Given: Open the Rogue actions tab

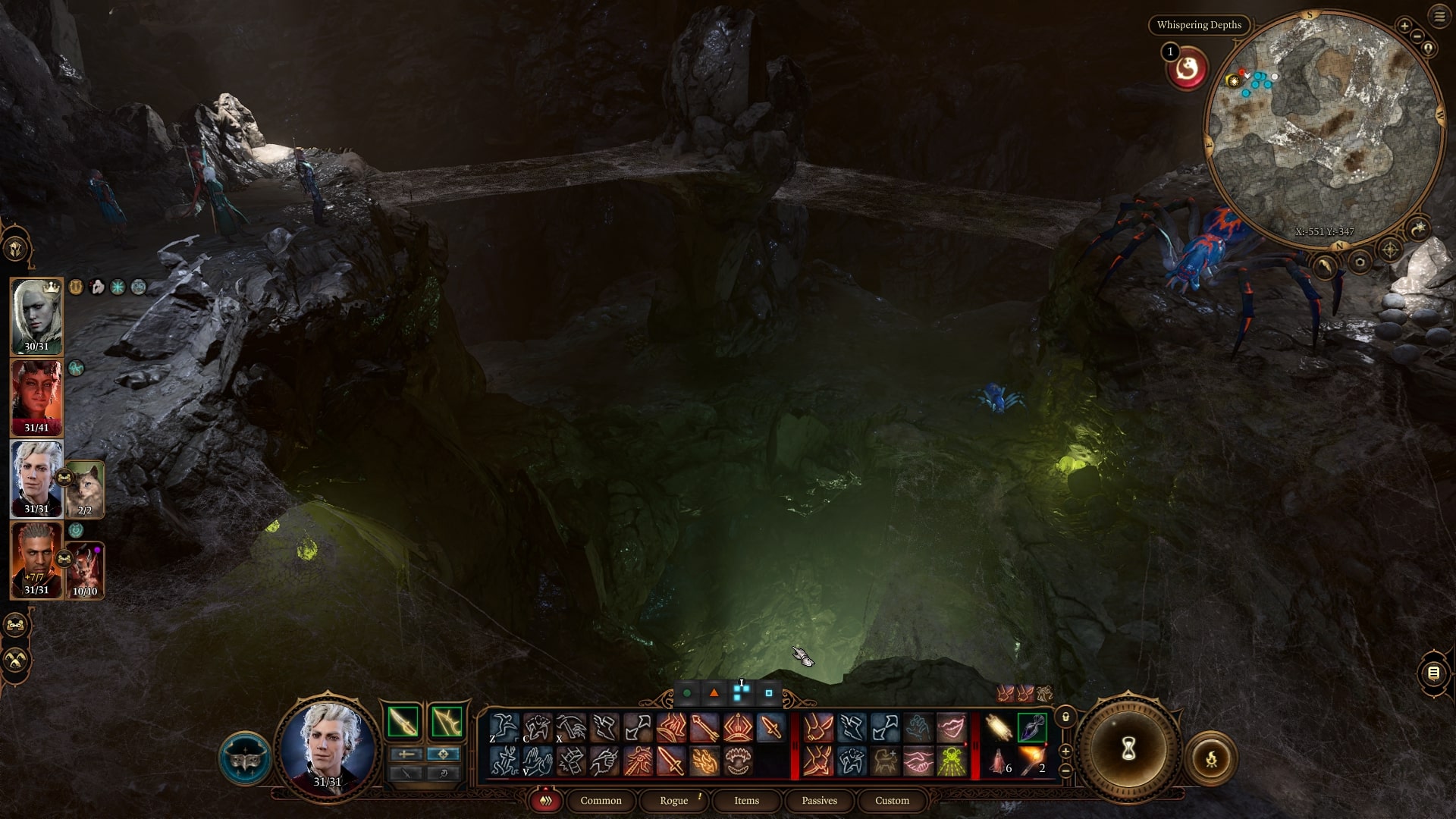Looking at the screenshot, I should coord(673,801).
